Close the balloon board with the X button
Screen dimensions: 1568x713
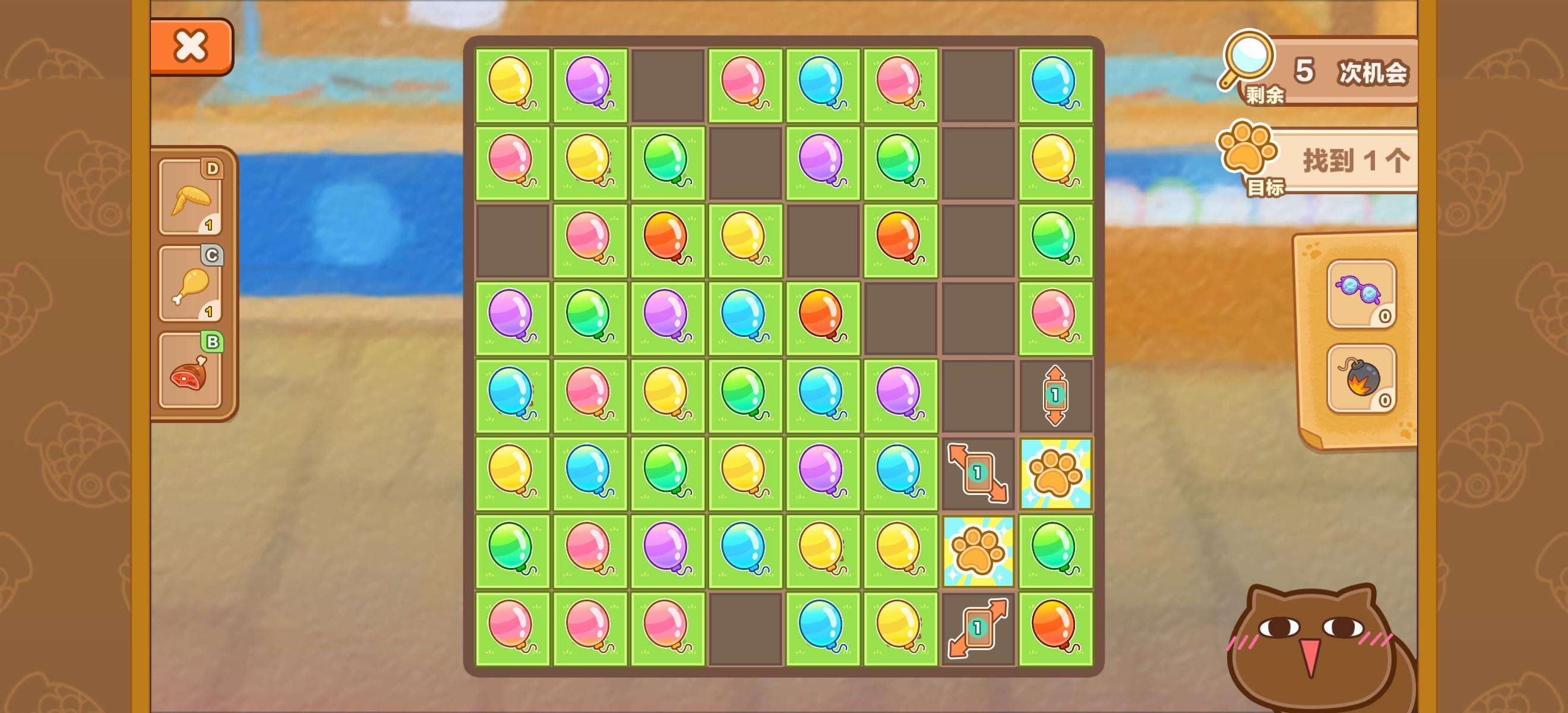(191, 46)
